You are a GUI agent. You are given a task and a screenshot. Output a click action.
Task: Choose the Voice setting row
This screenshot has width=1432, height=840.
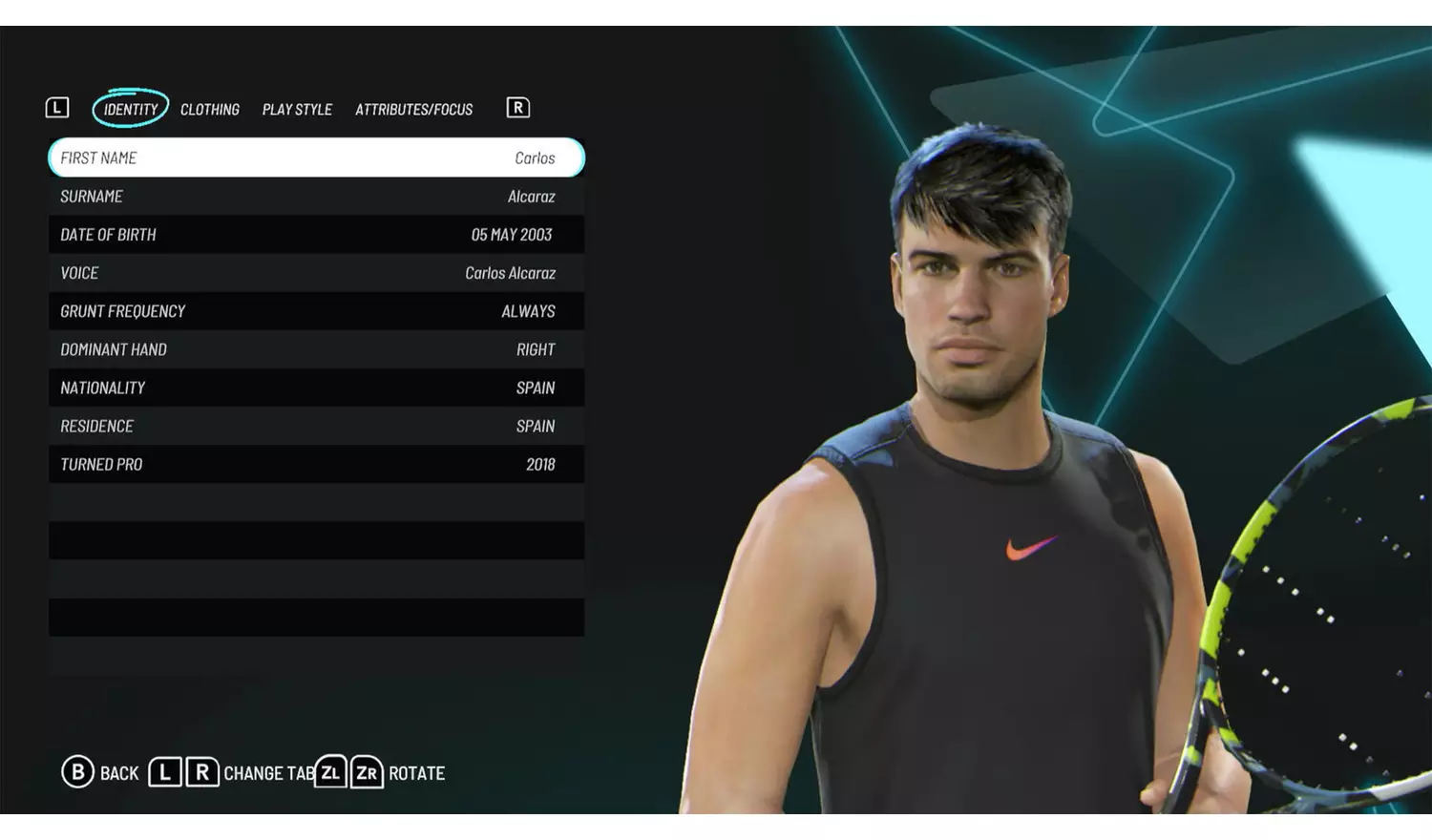click(x=316, y=273)
